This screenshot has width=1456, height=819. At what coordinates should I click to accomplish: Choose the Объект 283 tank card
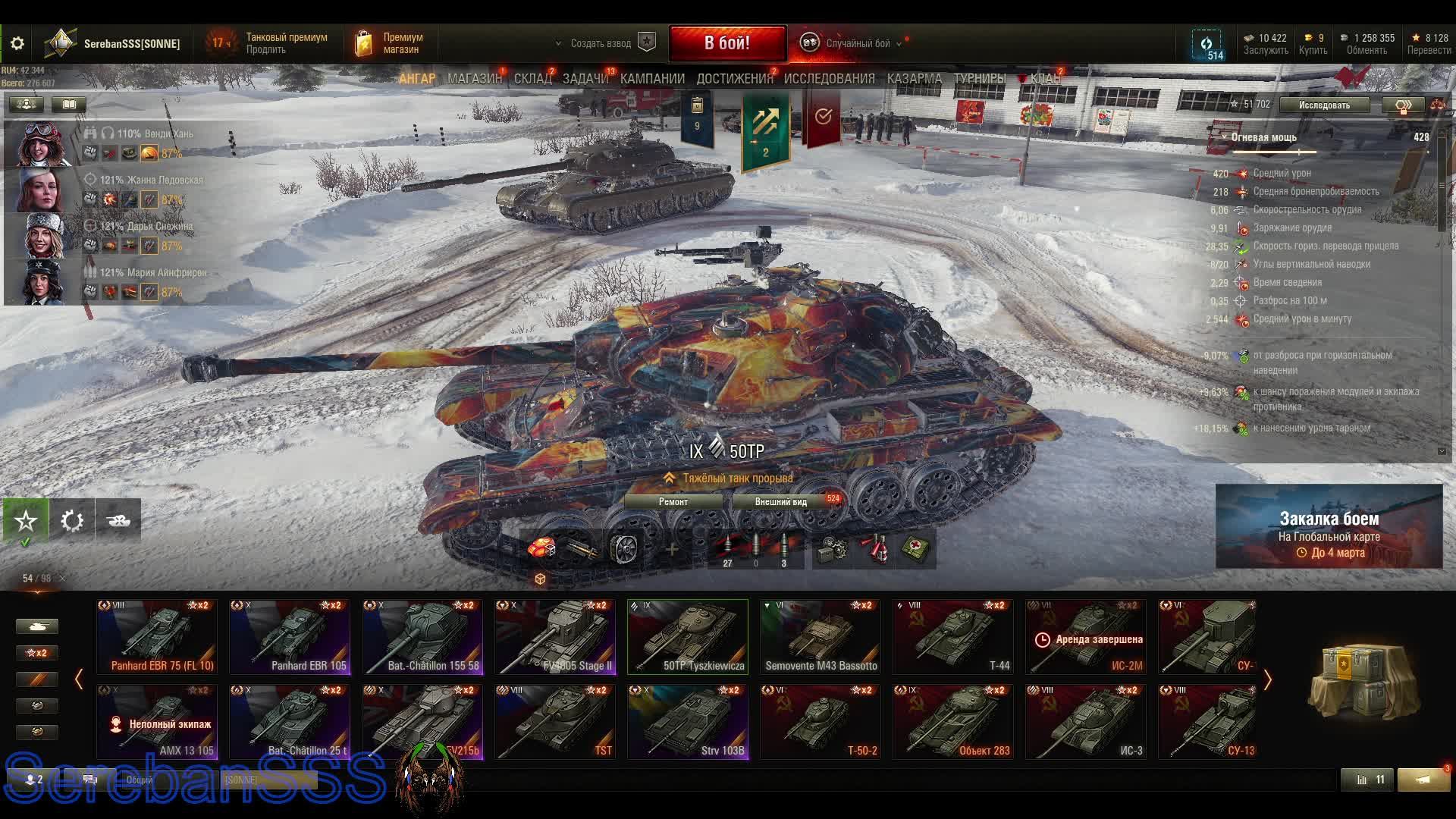pos(952,721)
